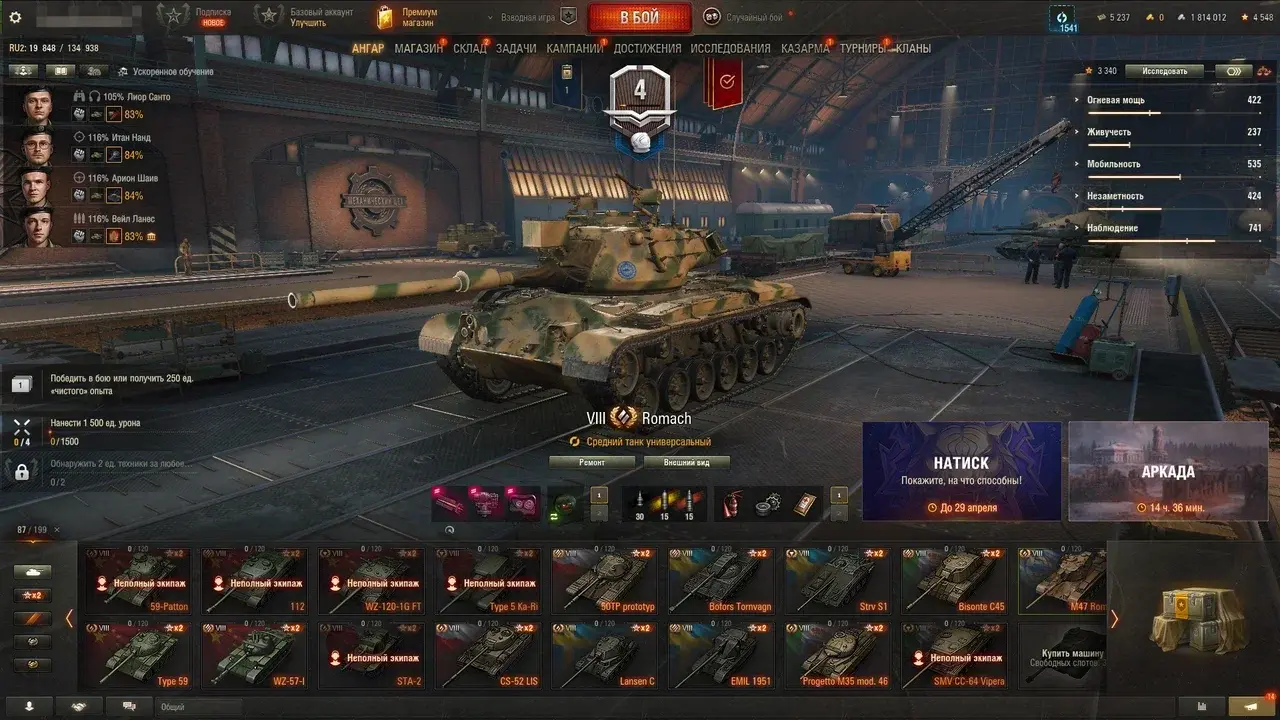Screen dimensions: 1280x720
Task: Open the Внешний вид exterior customization
Action: [686, 462]
